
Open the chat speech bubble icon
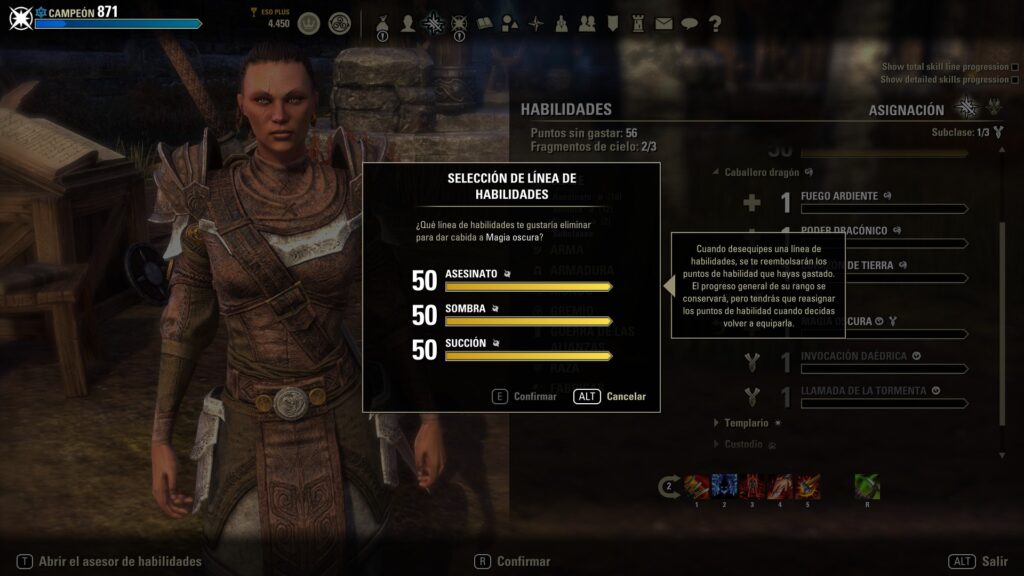coord(689,24)
